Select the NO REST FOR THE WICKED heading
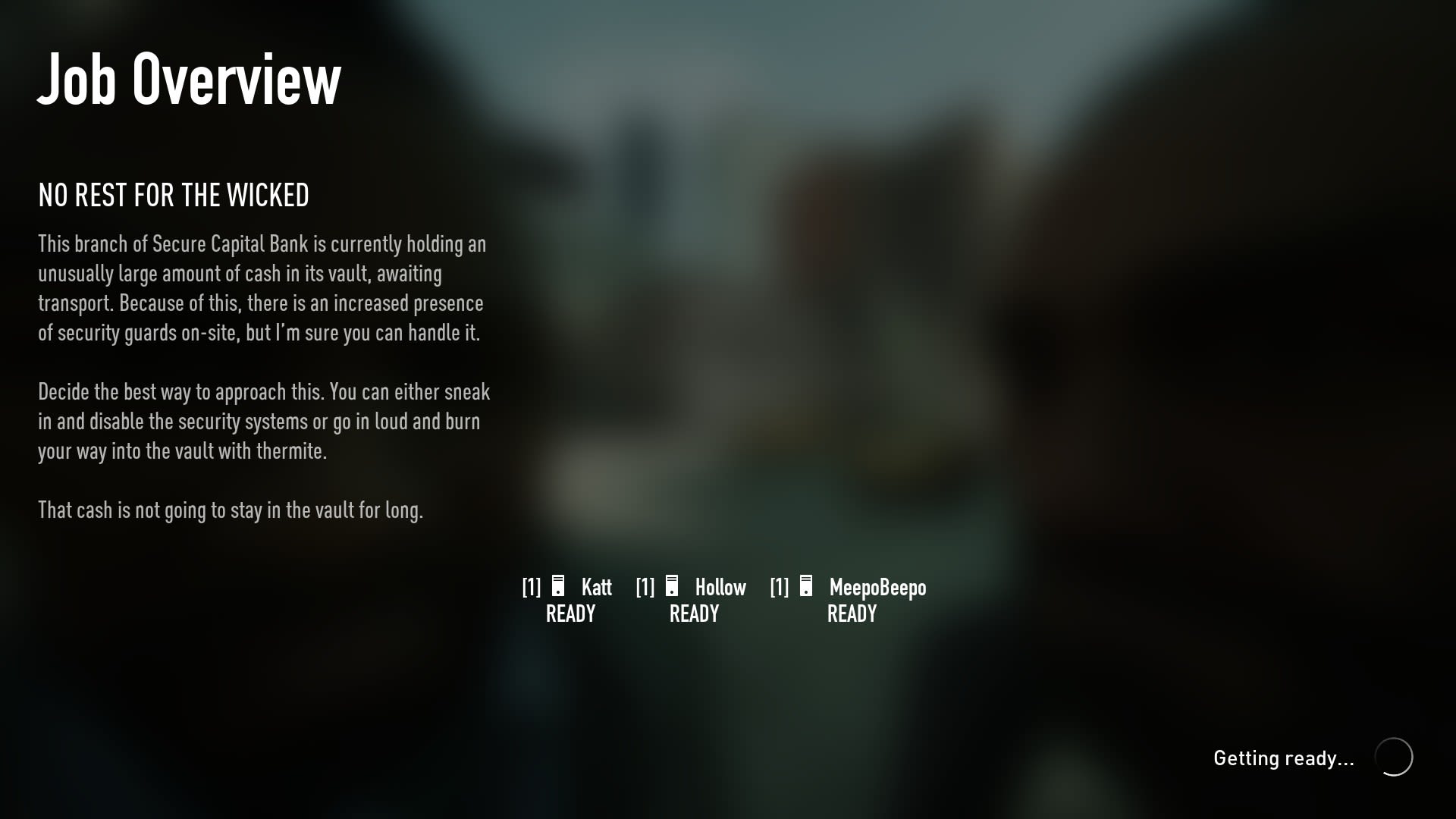Image resolution: width=1456 pixels, height=819 pixels. click(x=174, y=195)
